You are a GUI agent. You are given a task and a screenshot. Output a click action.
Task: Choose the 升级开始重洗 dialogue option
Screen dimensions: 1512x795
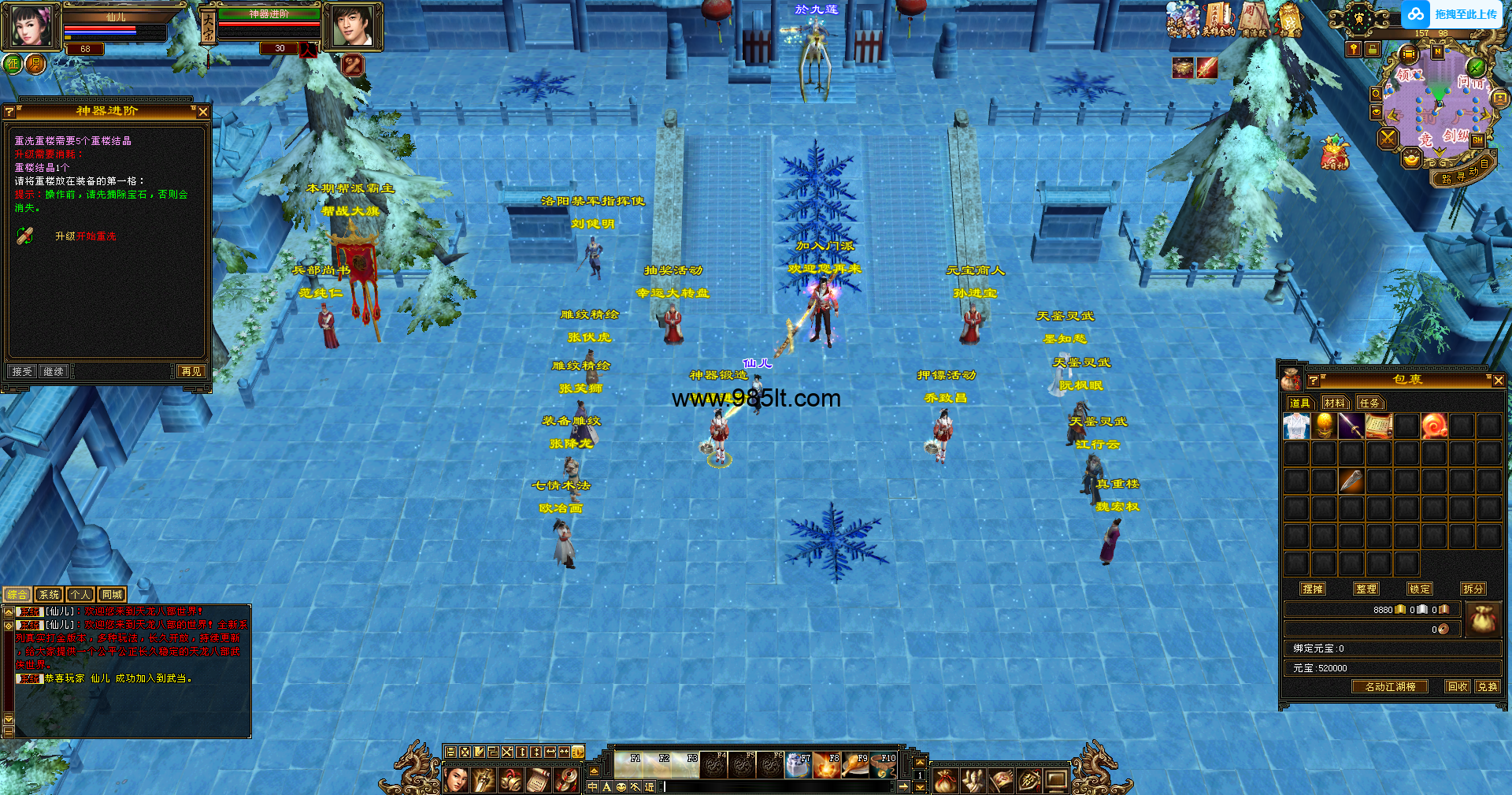pyautogui.click(x=85, y=236)
